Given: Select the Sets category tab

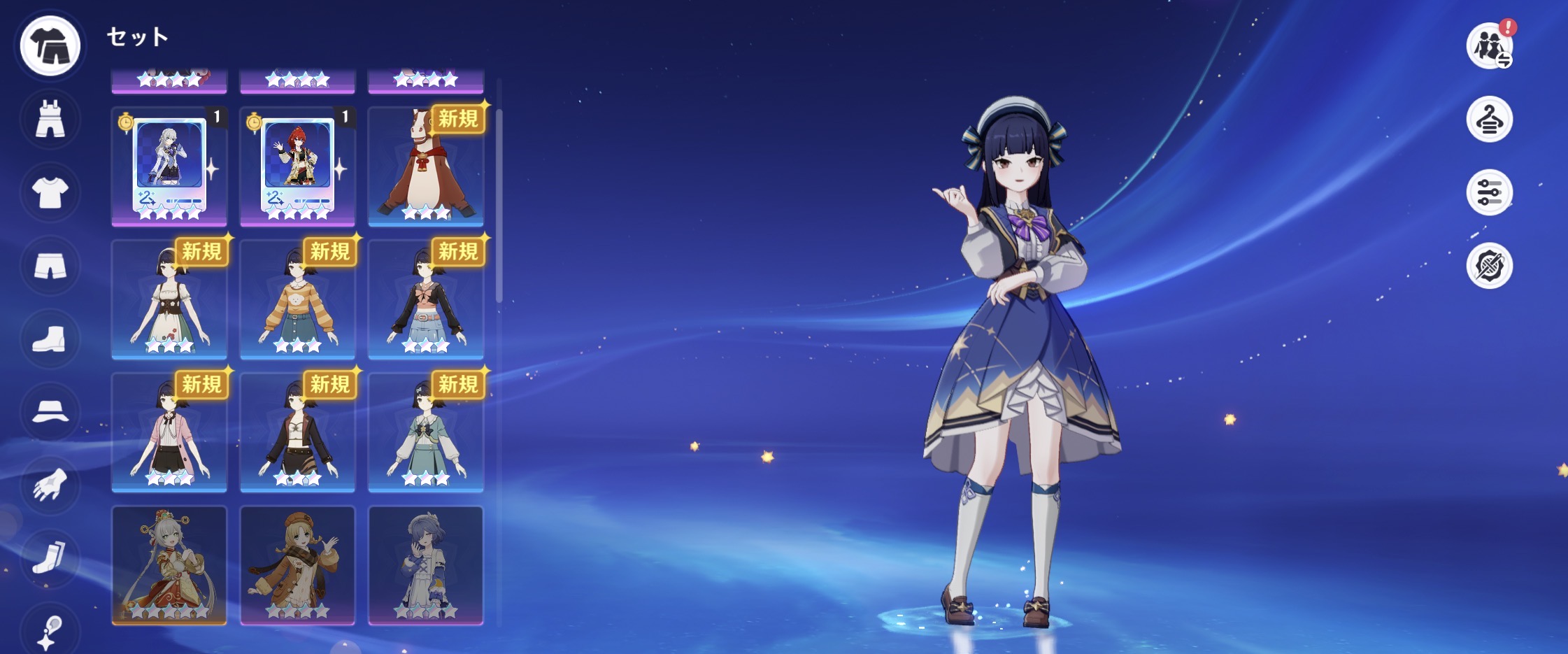Looking at the screenshot, I should [x=50, y=45].
